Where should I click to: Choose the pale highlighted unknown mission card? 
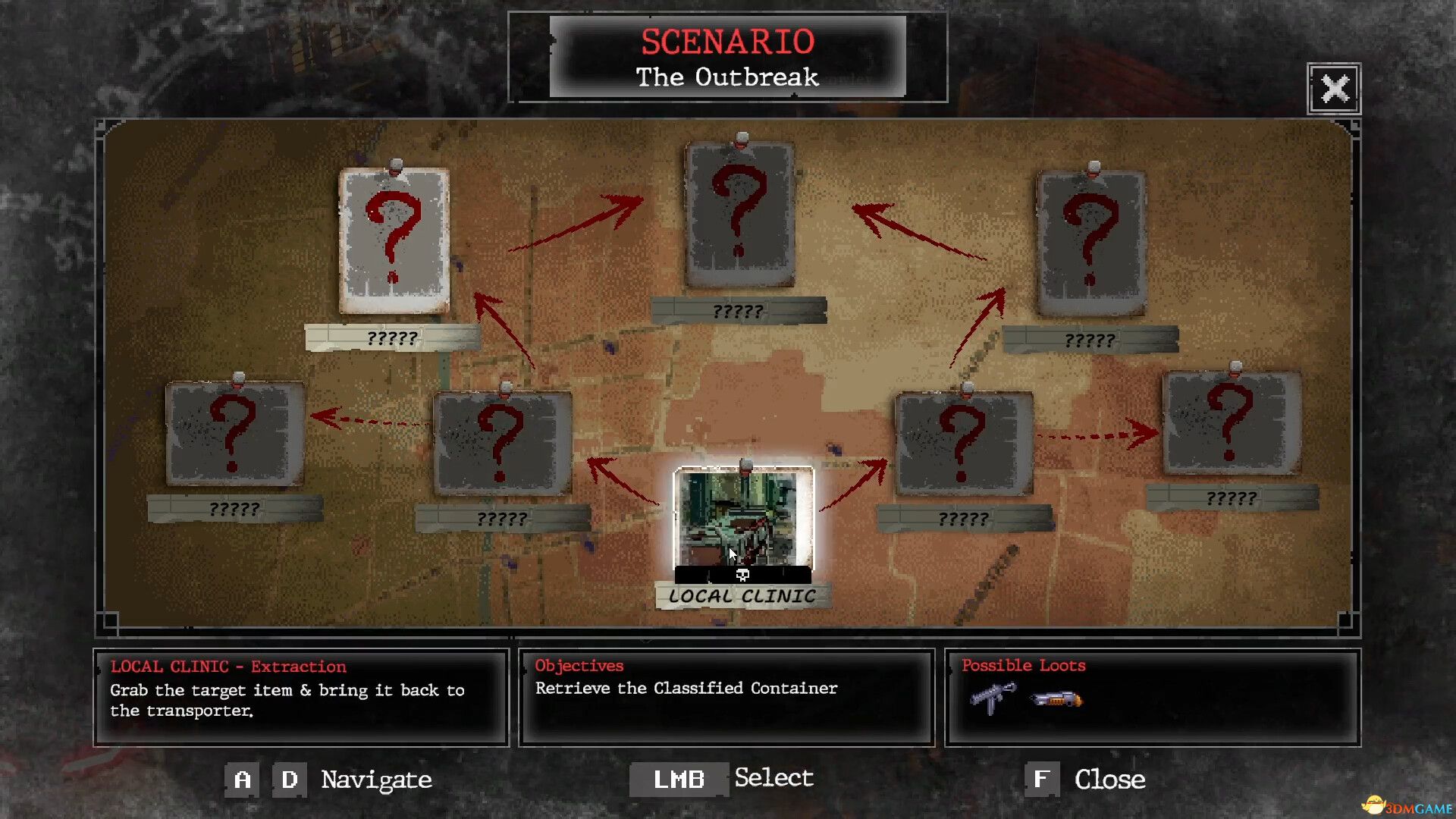click(394, 240)
